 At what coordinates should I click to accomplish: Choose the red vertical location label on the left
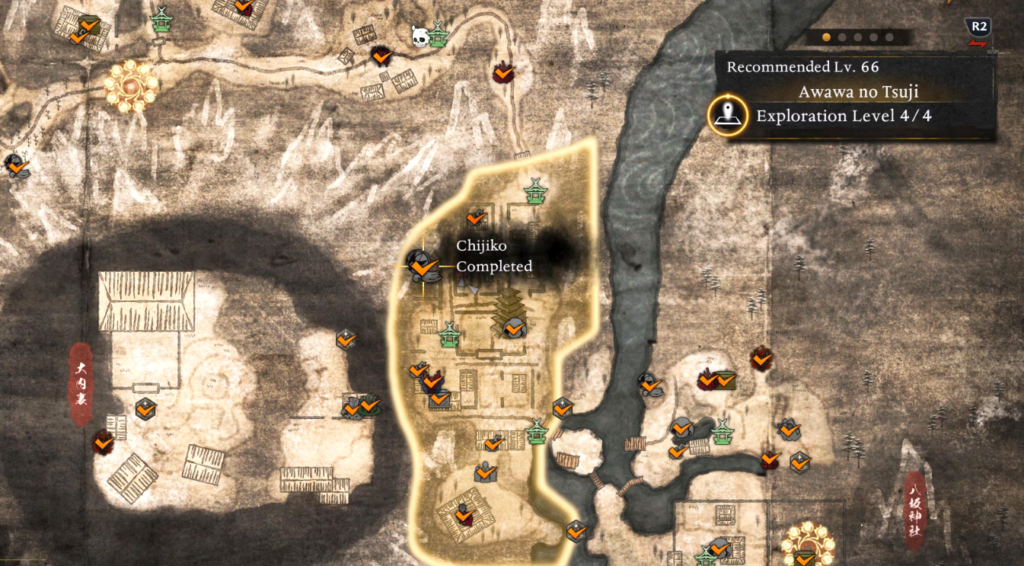pyautogui.click(x=81, y=385)
